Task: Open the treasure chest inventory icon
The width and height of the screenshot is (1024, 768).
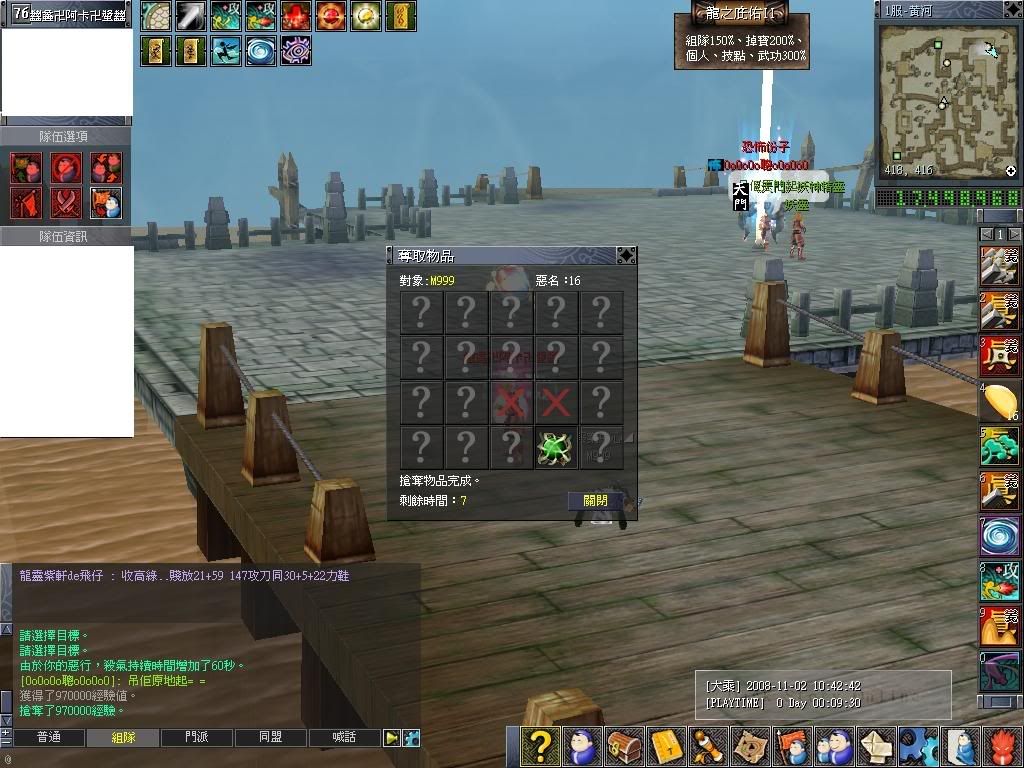Action: 624,746
